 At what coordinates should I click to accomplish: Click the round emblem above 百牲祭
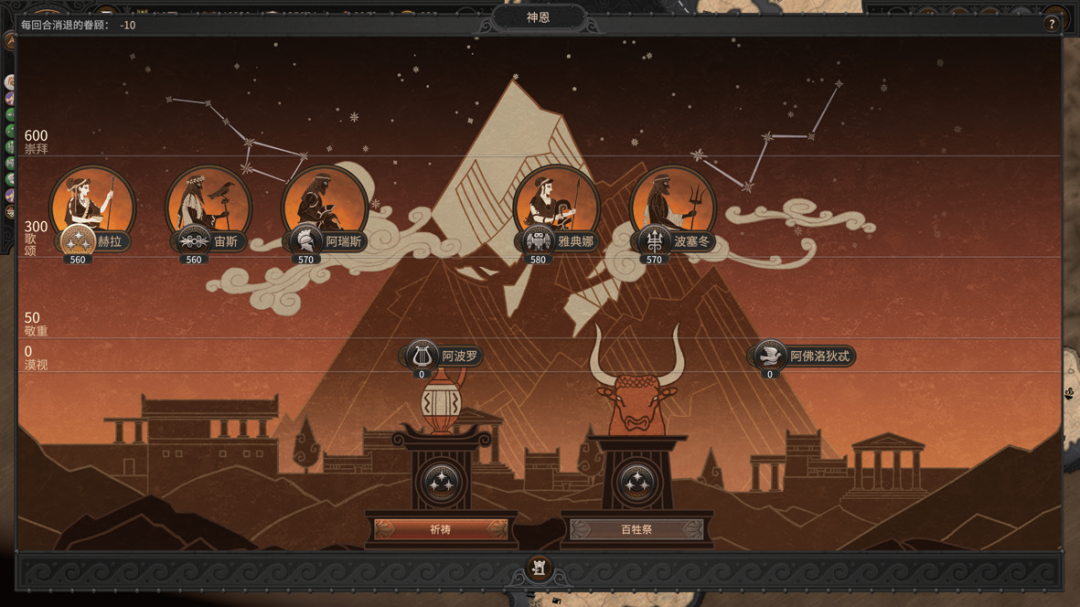(636, 483)
